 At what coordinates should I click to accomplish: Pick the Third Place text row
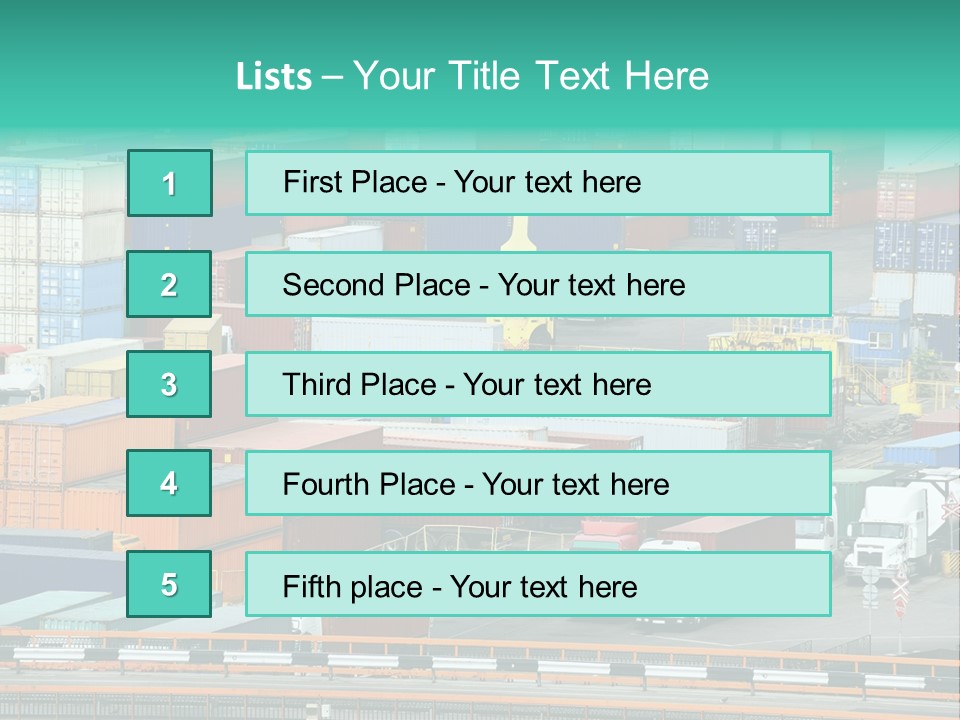click(538, 384)
